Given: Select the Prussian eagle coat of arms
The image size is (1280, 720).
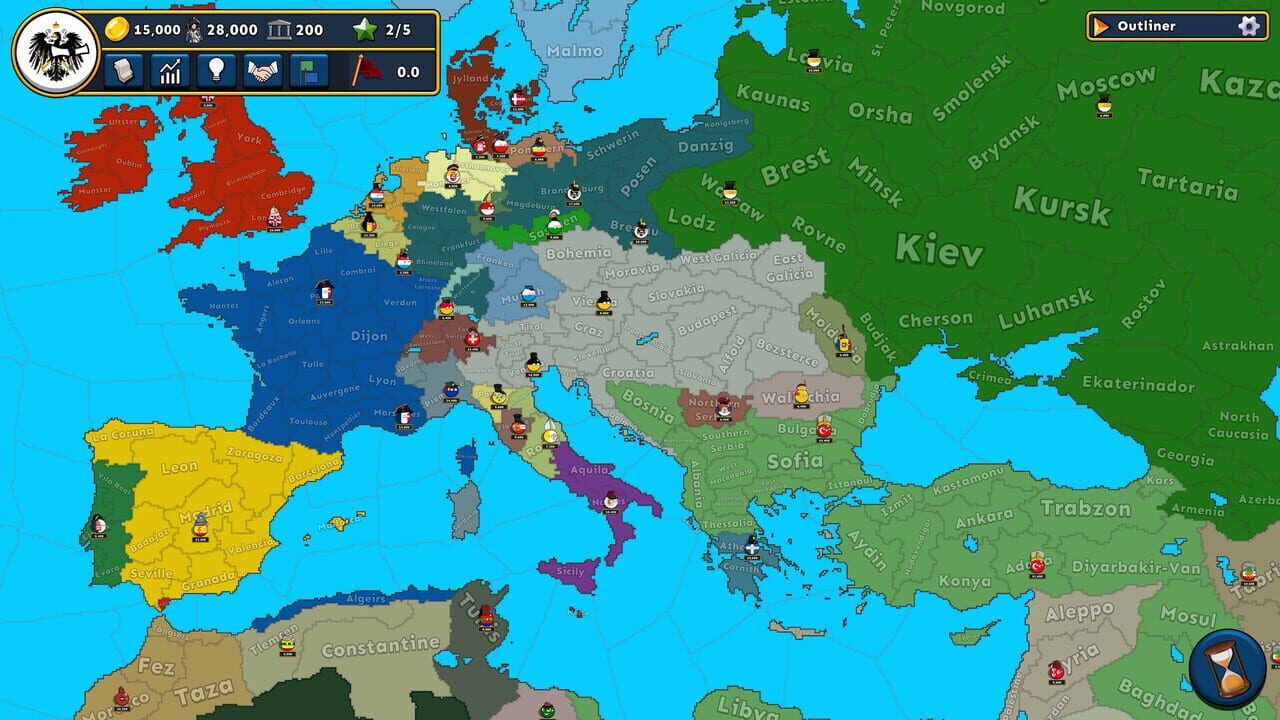Looking at the screenshot, I should click(x=57, y=50).
